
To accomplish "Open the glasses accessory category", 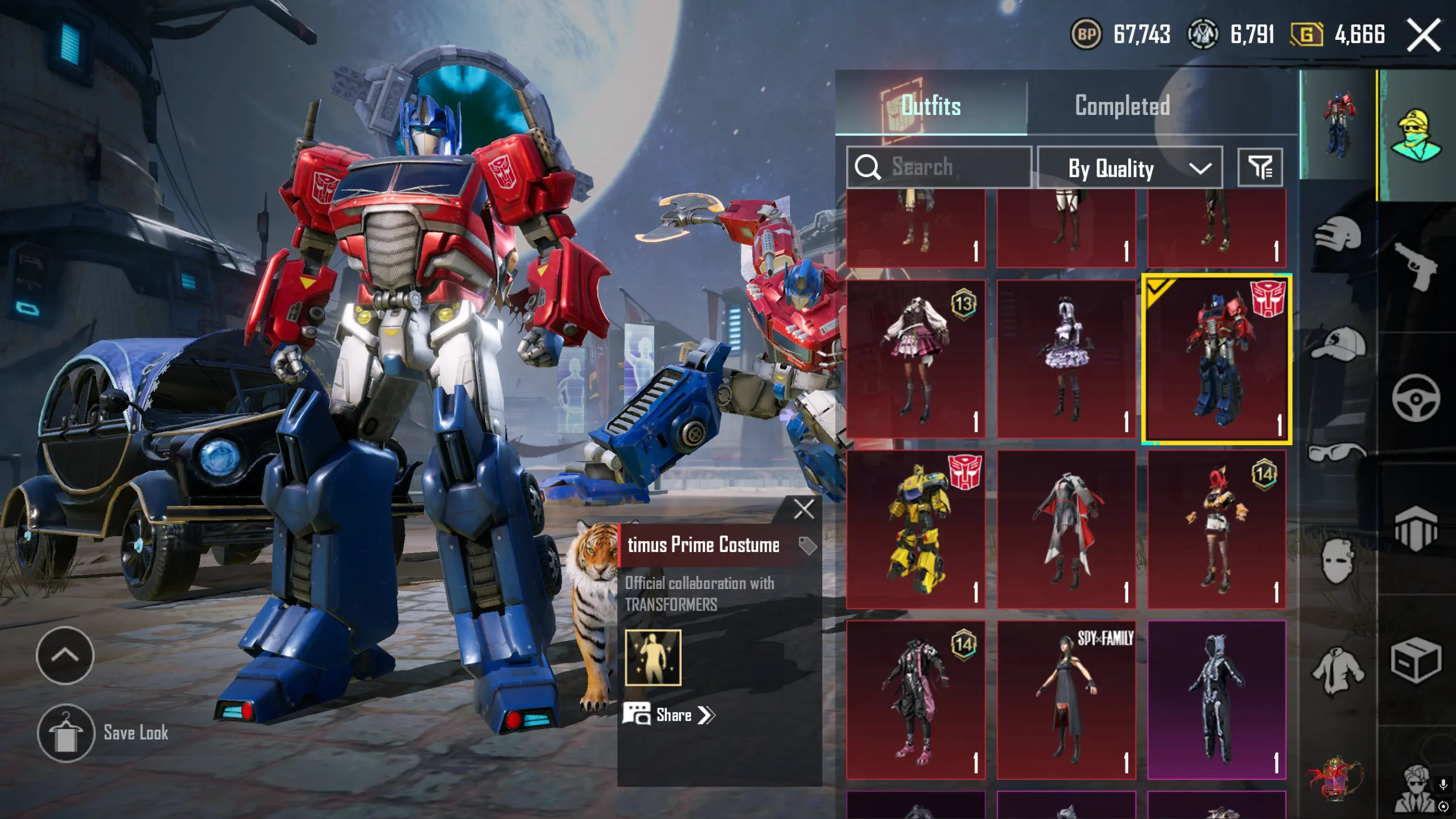I will pos(1337,452).
